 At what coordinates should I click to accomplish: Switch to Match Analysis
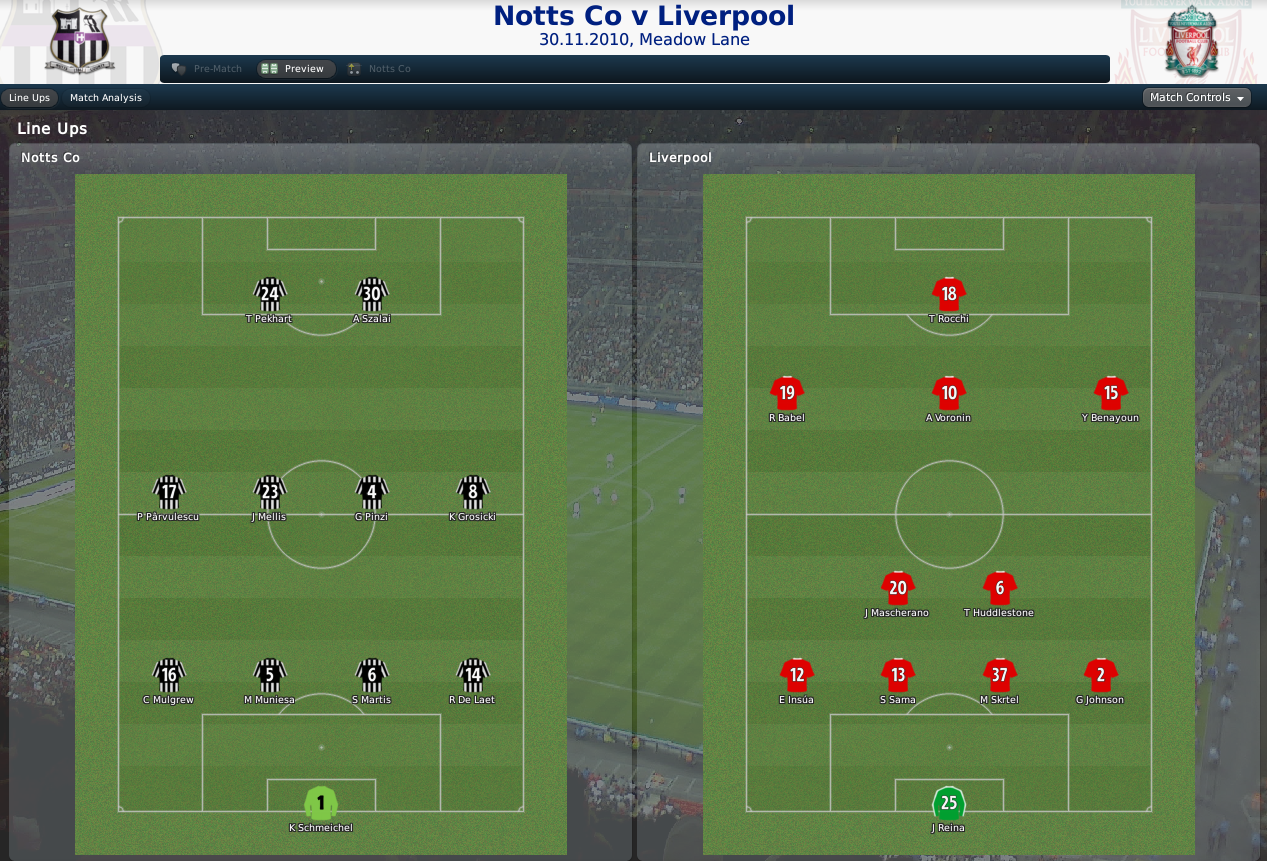click(x=106, y=98)
